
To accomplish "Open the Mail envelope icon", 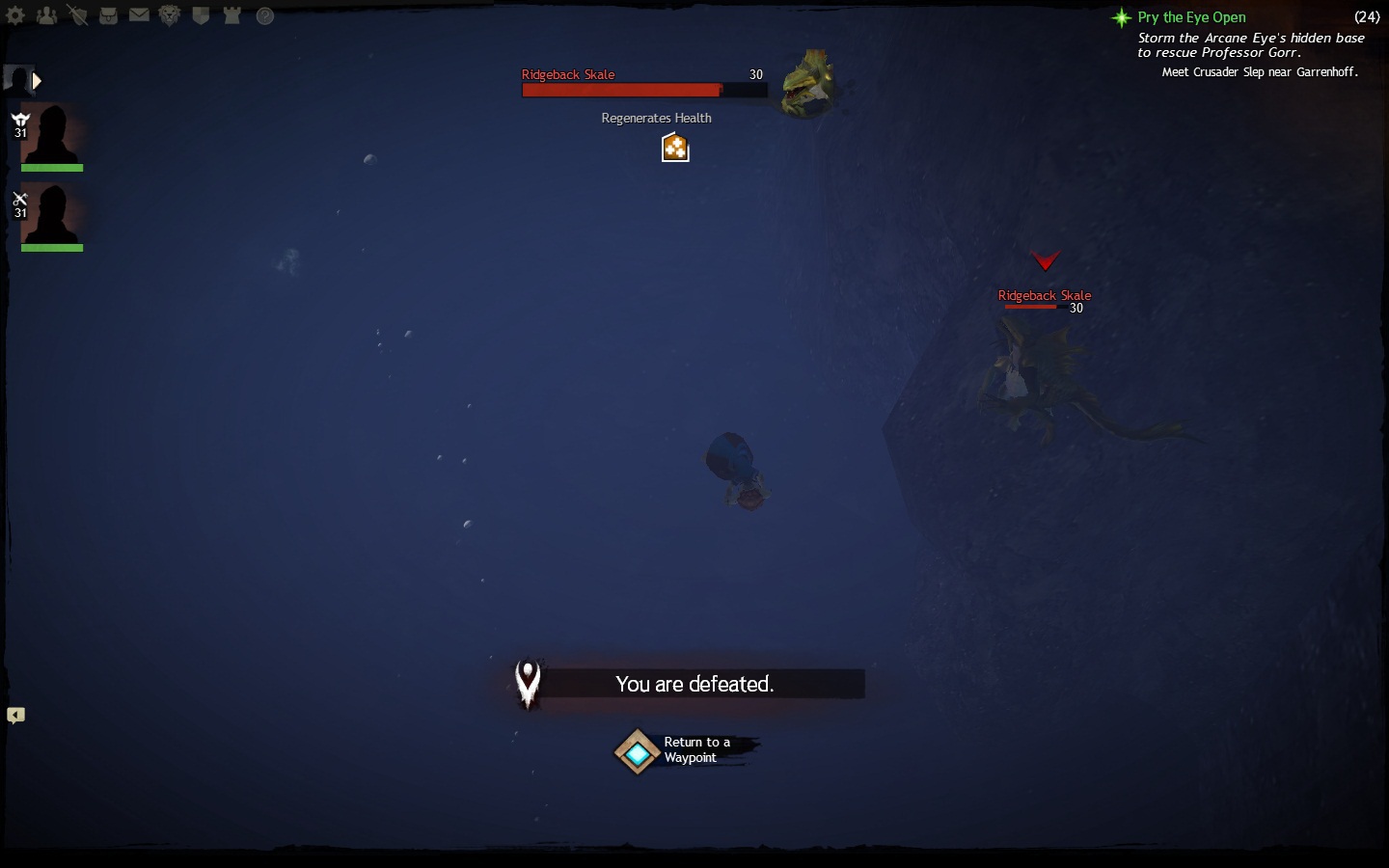I will click(139, 15).
